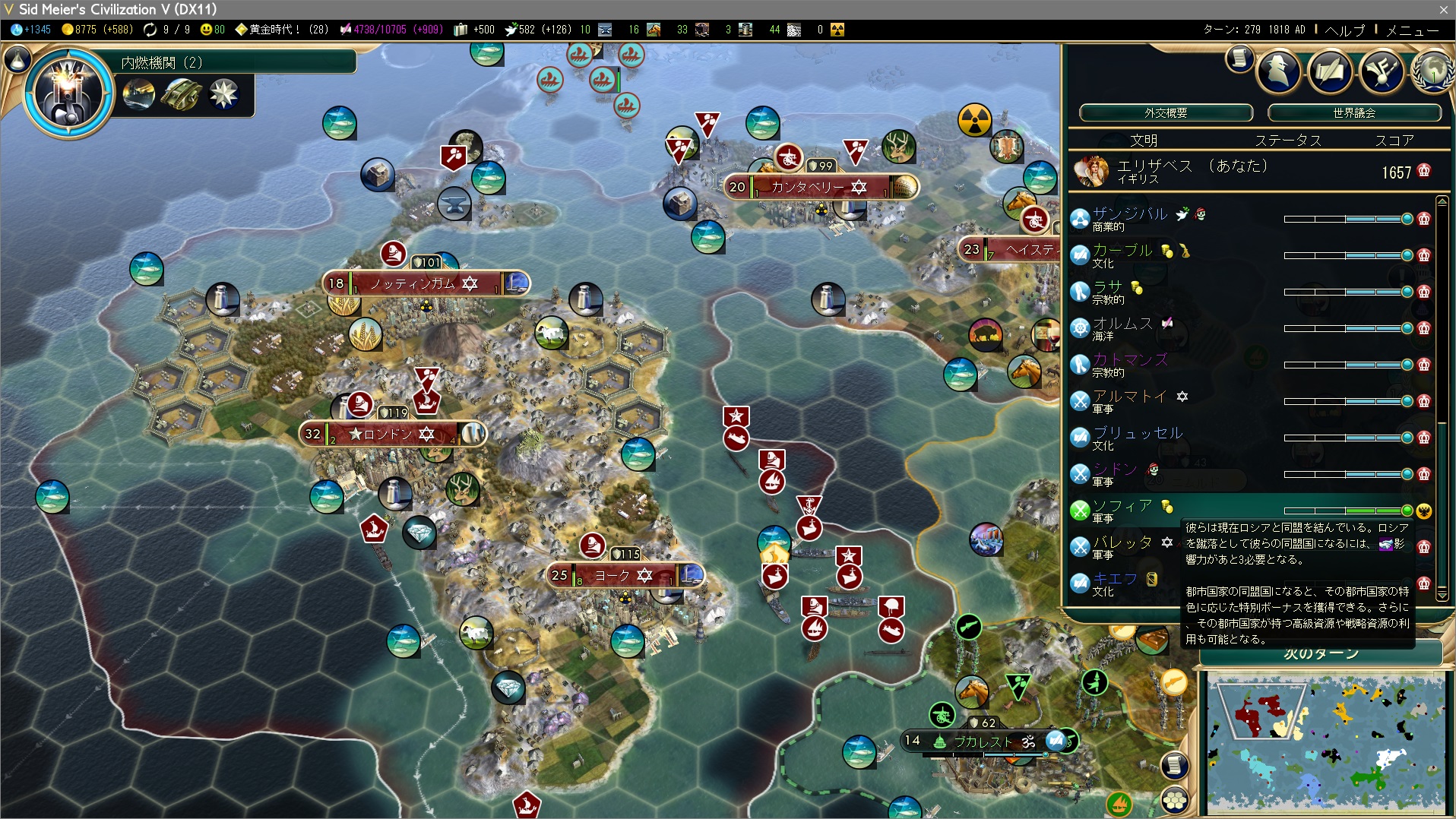
Task: End turn with 次のターン button
Action: 1321,653
